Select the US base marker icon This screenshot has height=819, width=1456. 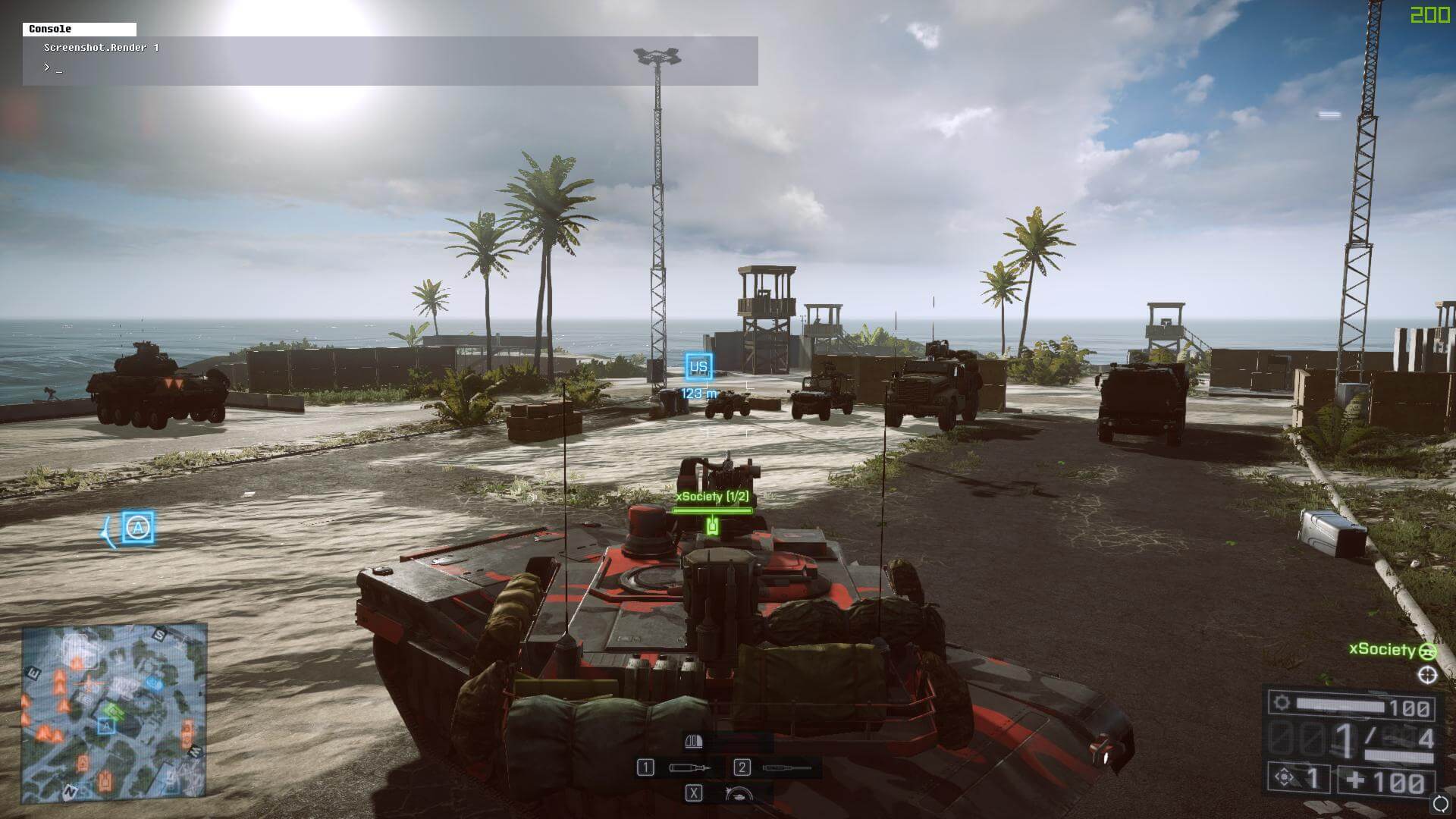click(698, 367)
